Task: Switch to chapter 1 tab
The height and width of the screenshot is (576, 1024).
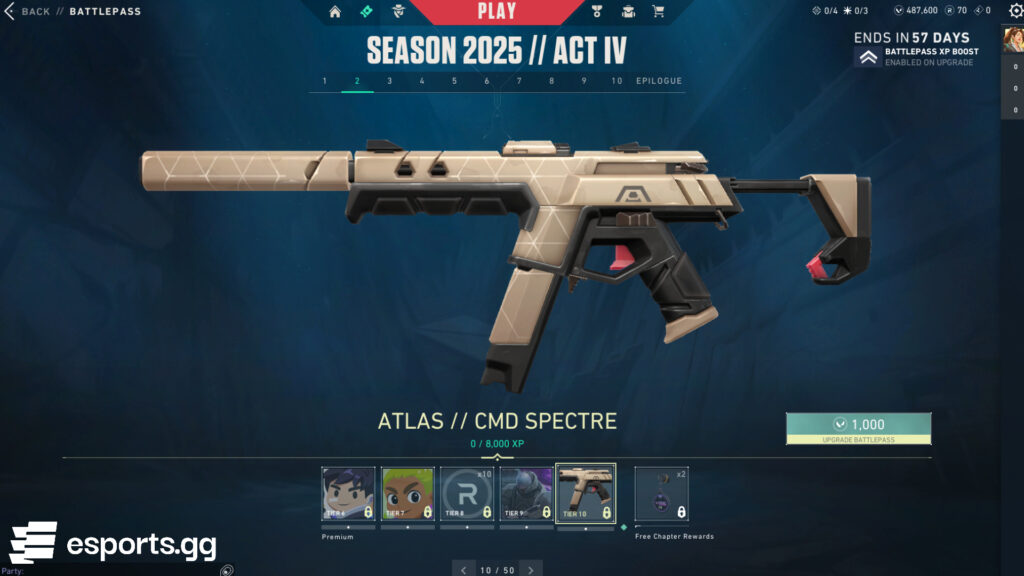Action: coord(324,81)
